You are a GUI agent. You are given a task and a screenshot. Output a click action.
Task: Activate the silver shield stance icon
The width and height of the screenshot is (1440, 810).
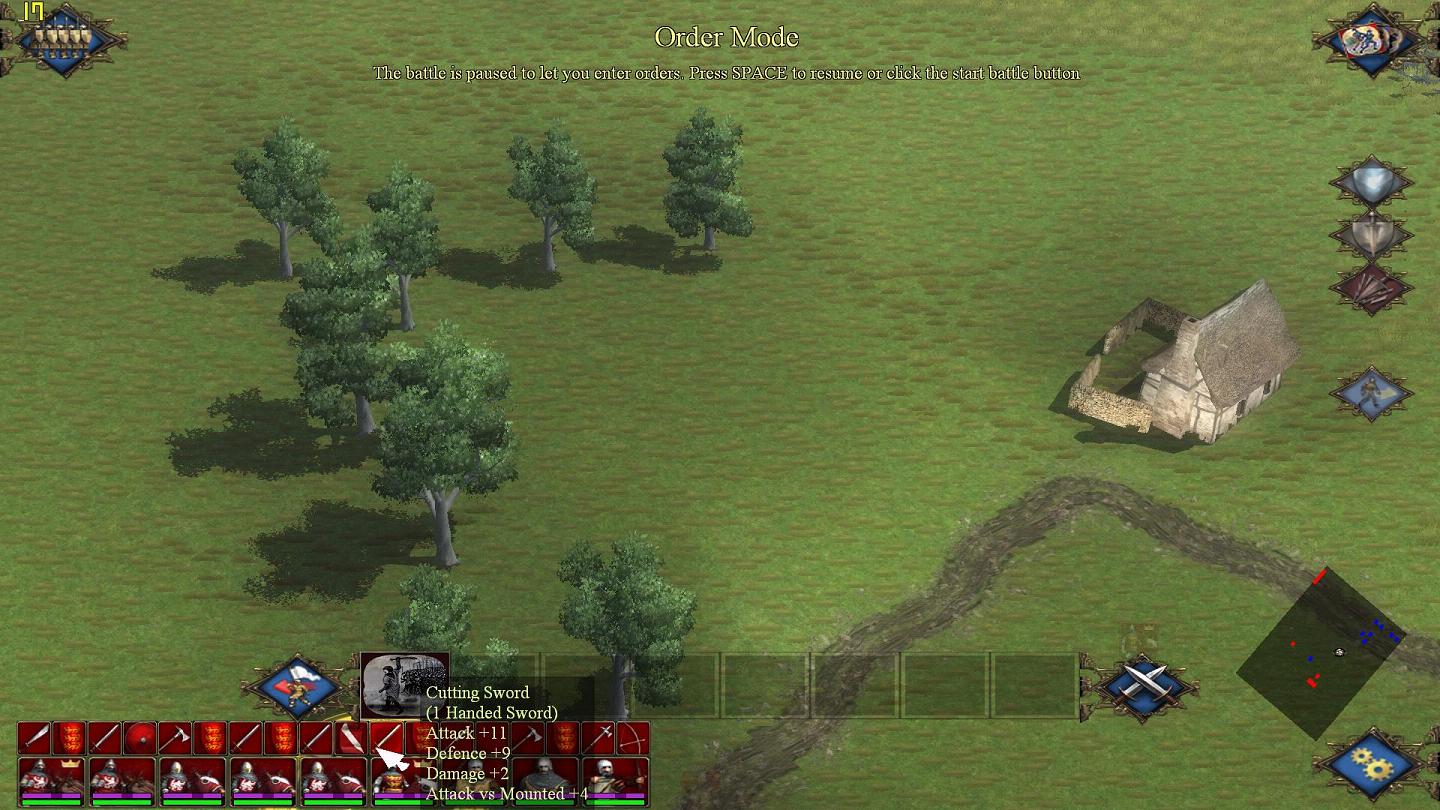1371,184
